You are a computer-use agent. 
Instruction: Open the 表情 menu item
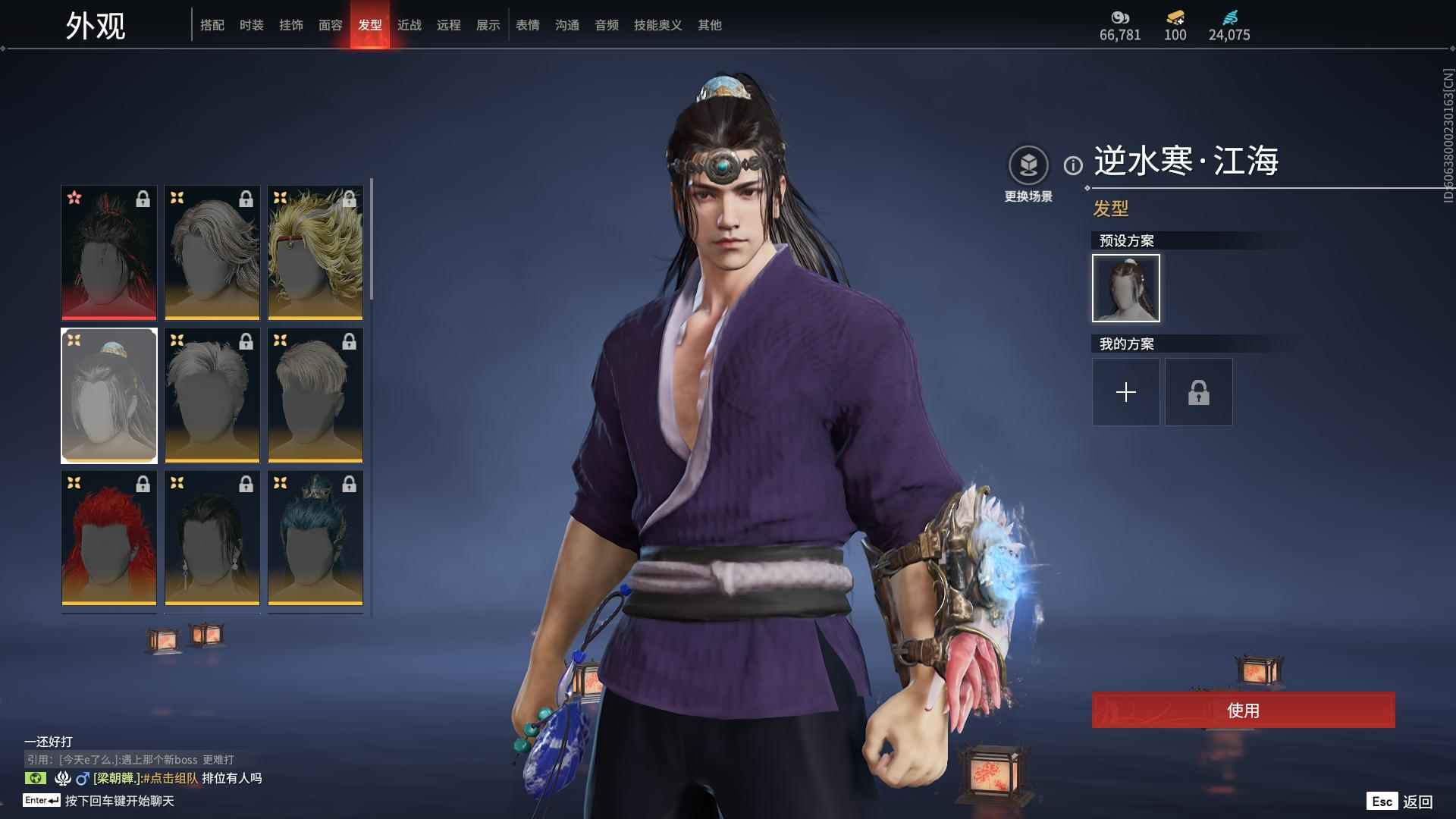tap(526, 25)
